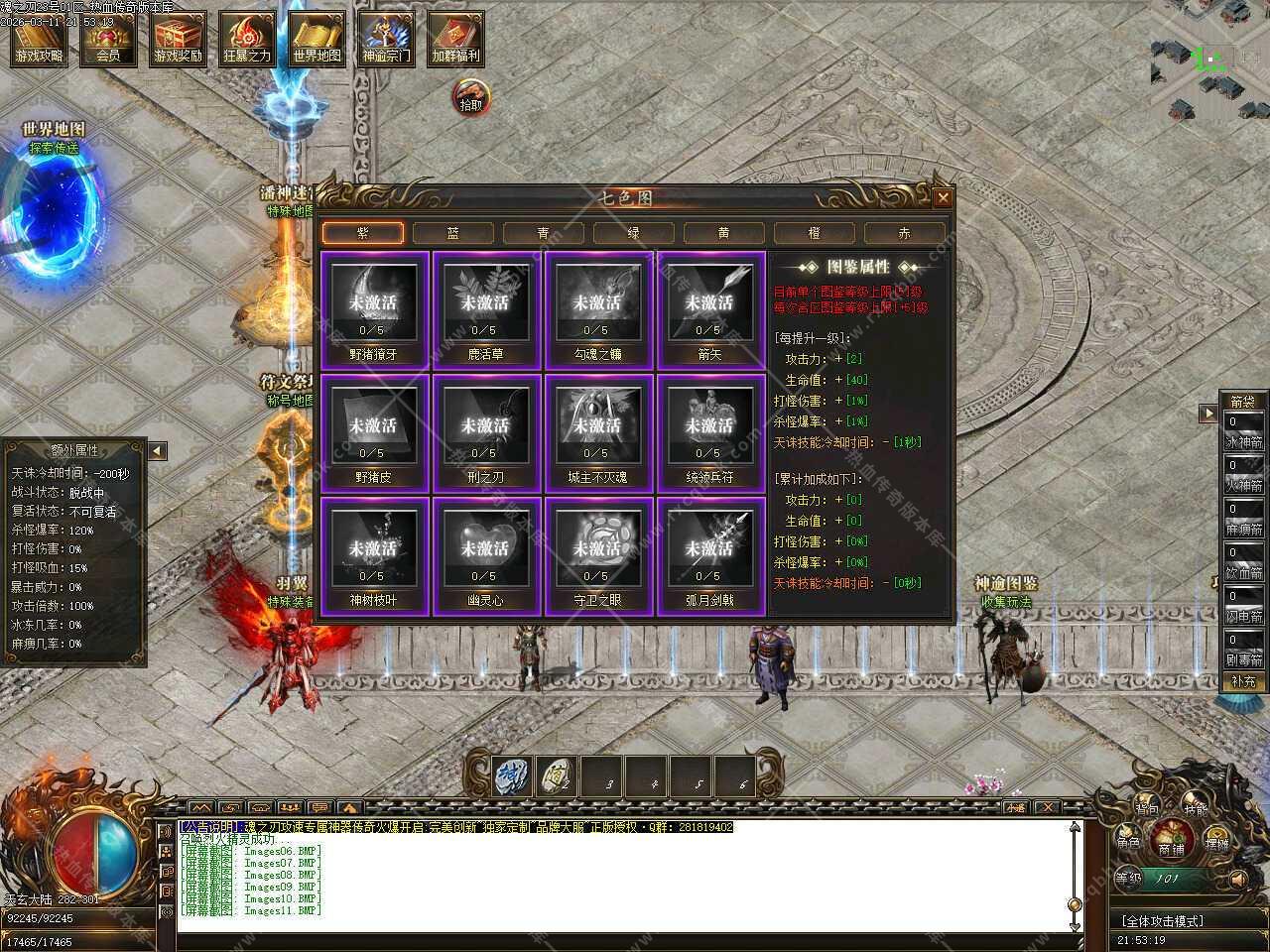The width and height of the screenshot is (1270, 952).
Task: Close the 七色图 window
Action: (x=943, y=198)
